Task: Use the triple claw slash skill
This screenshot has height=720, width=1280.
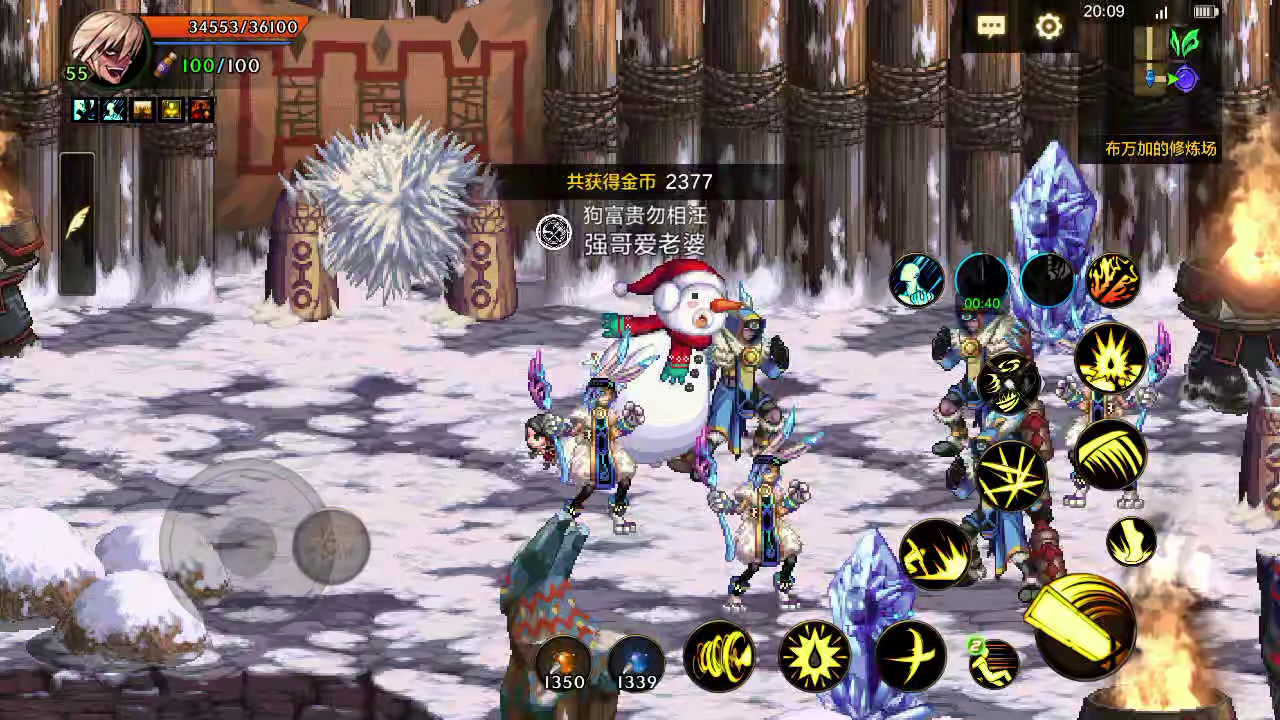Action: pos(1109,455)
